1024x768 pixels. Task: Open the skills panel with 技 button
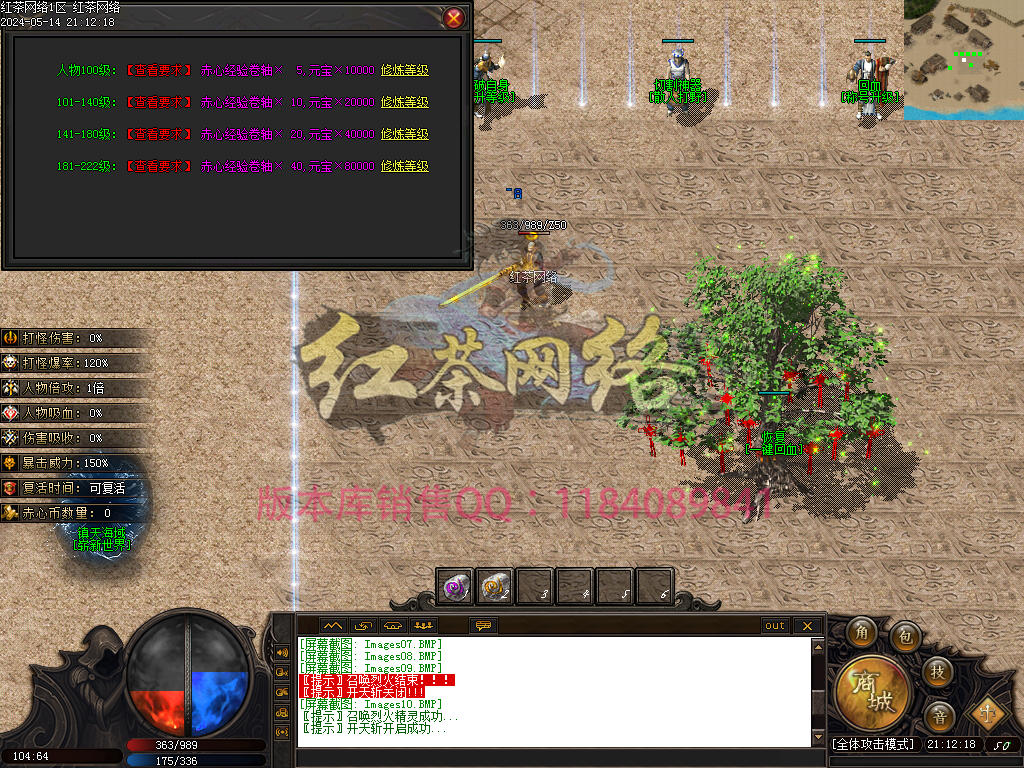(937, 671)
